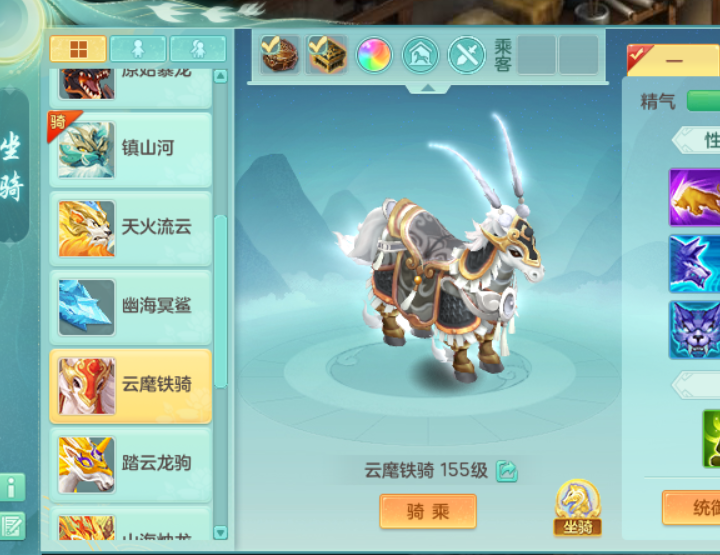Click the 骑乘 ride button

pyautogui.click(x=428, y=511)
